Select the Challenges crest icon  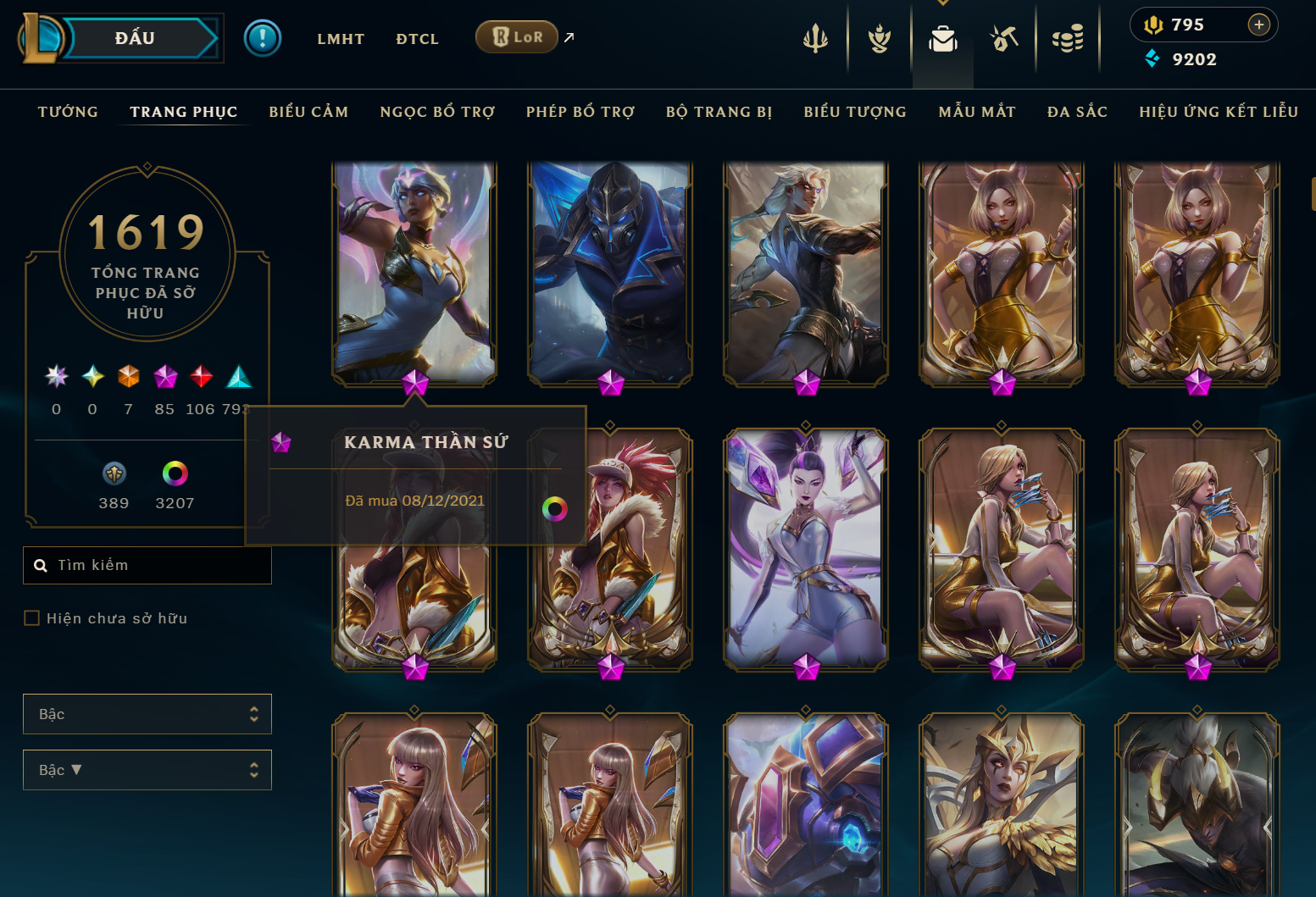[879, 37]
